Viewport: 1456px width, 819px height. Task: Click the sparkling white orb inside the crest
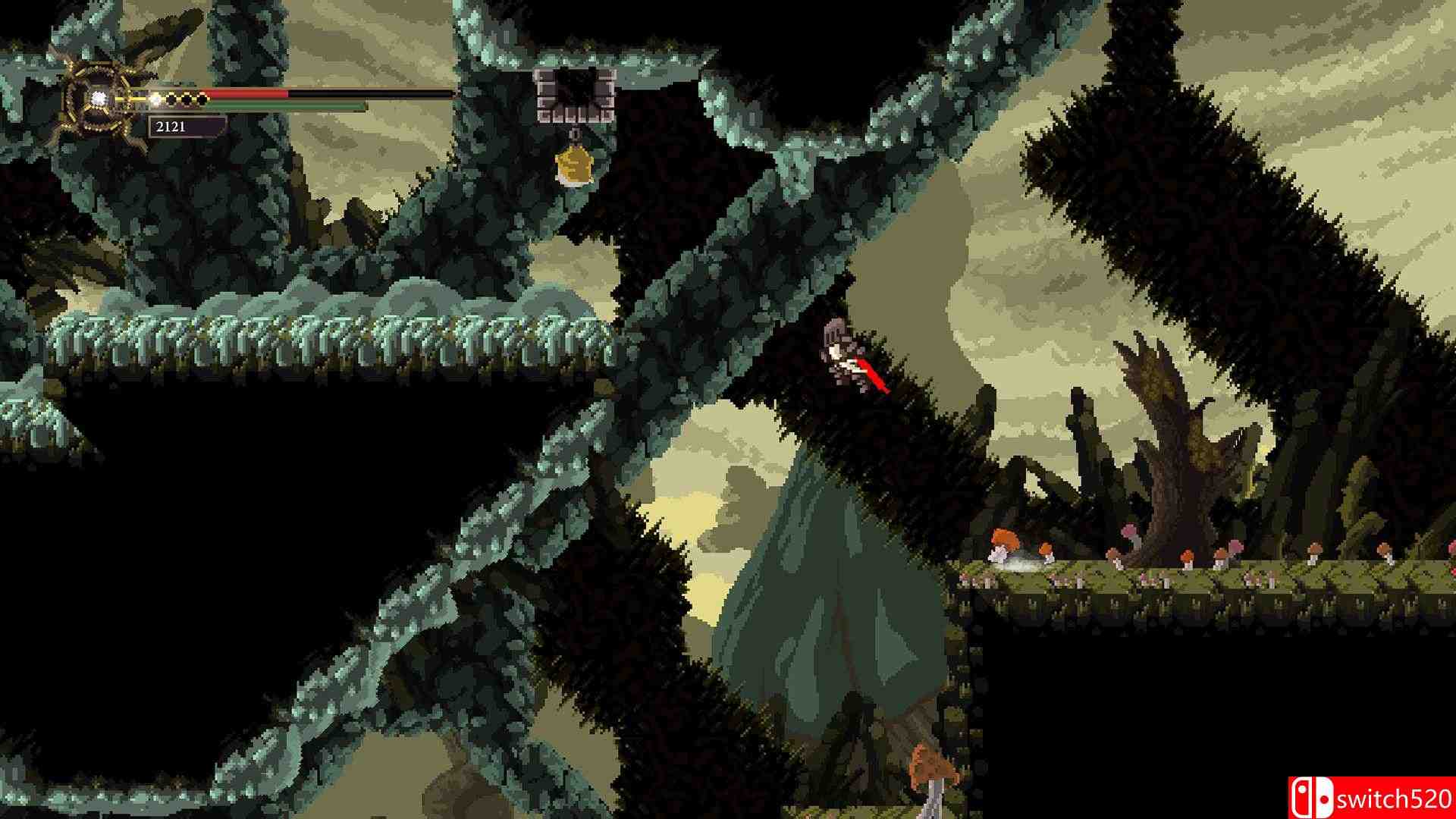point(99,99)
